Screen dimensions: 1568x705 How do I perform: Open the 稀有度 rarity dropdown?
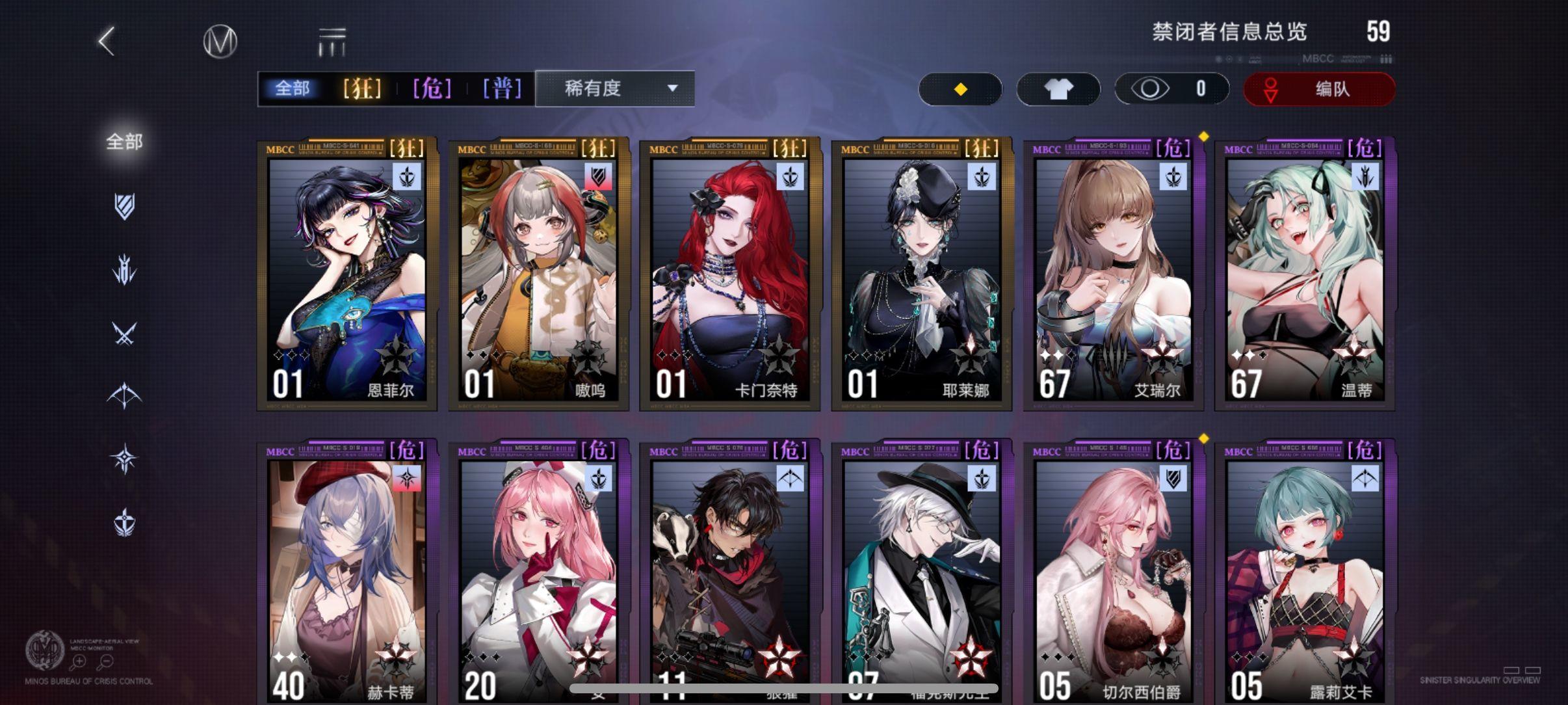[614, 89]
